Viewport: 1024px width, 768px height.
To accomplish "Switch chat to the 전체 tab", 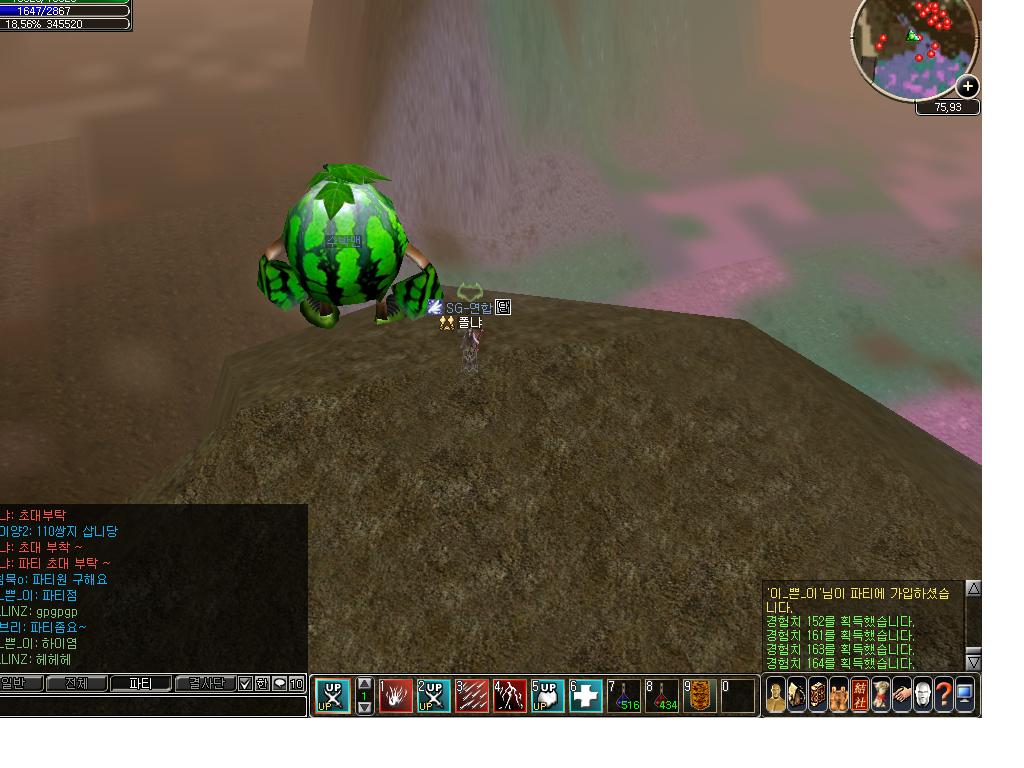I will (x=75, y=684).
